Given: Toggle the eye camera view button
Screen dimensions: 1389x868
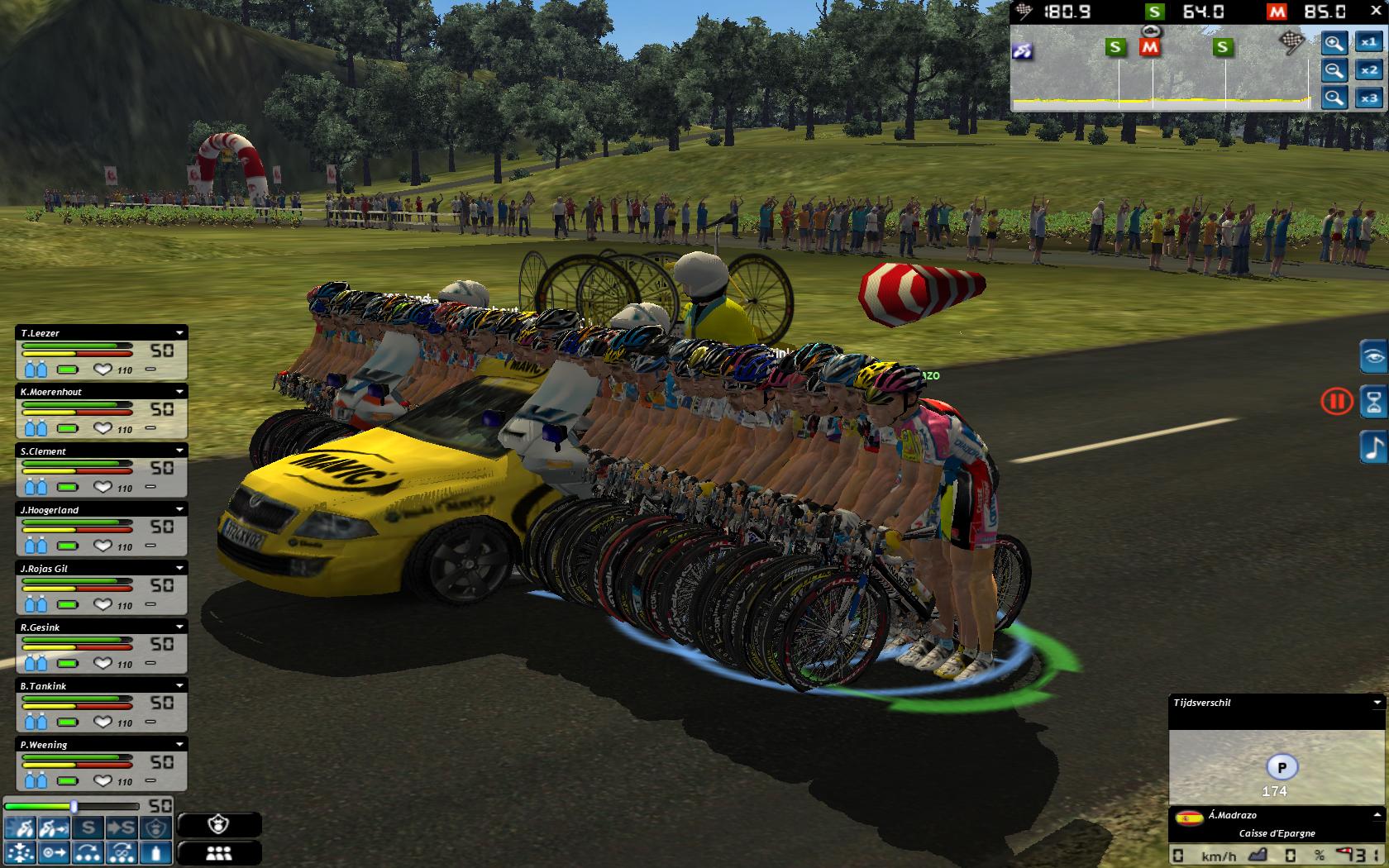Looking at the screenshot, I should pyautogui.click(x=1373, y=357).
